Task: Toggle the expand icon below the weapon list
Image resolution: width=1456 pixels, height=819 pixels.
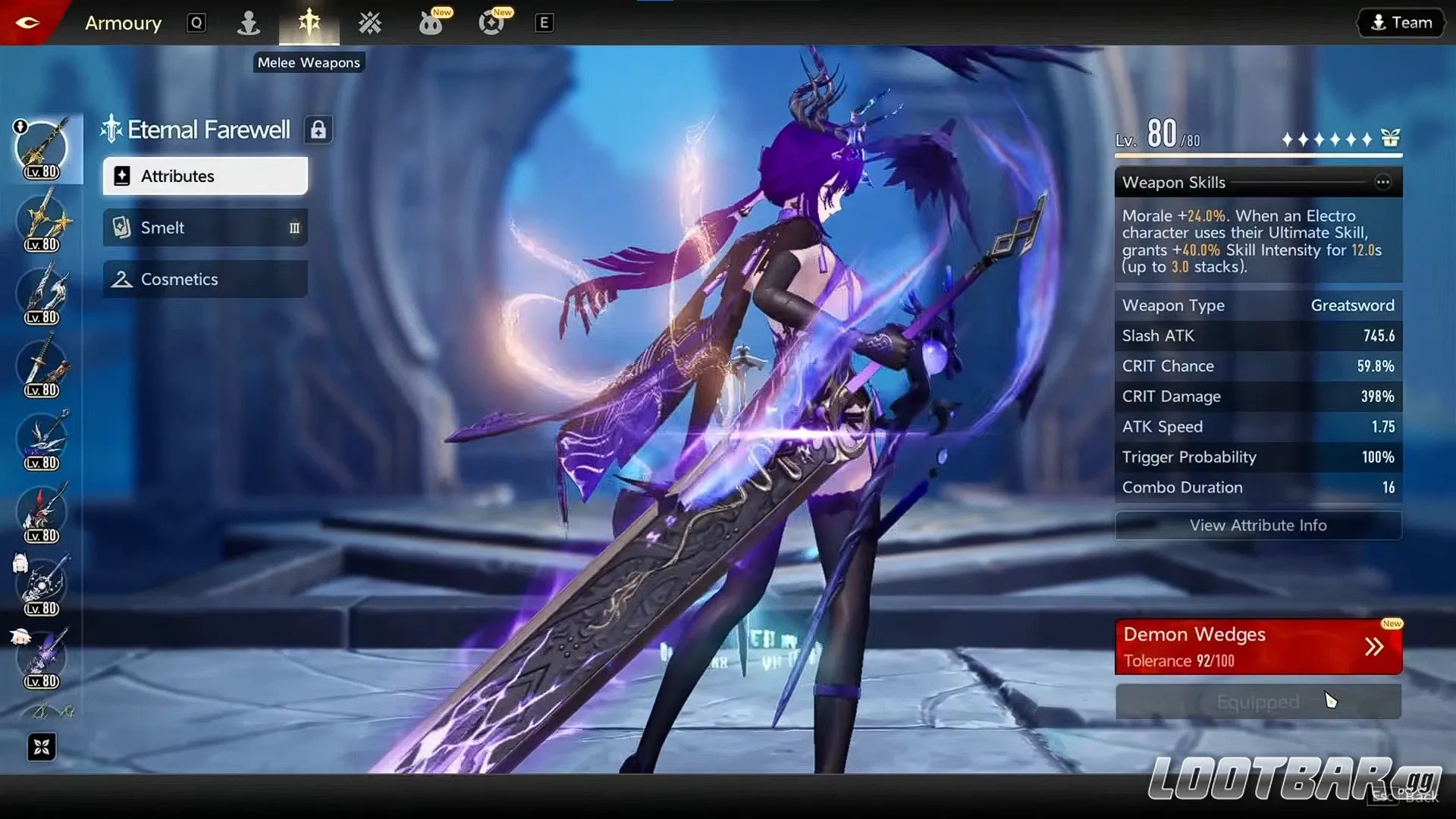Action: coord(42,747)
